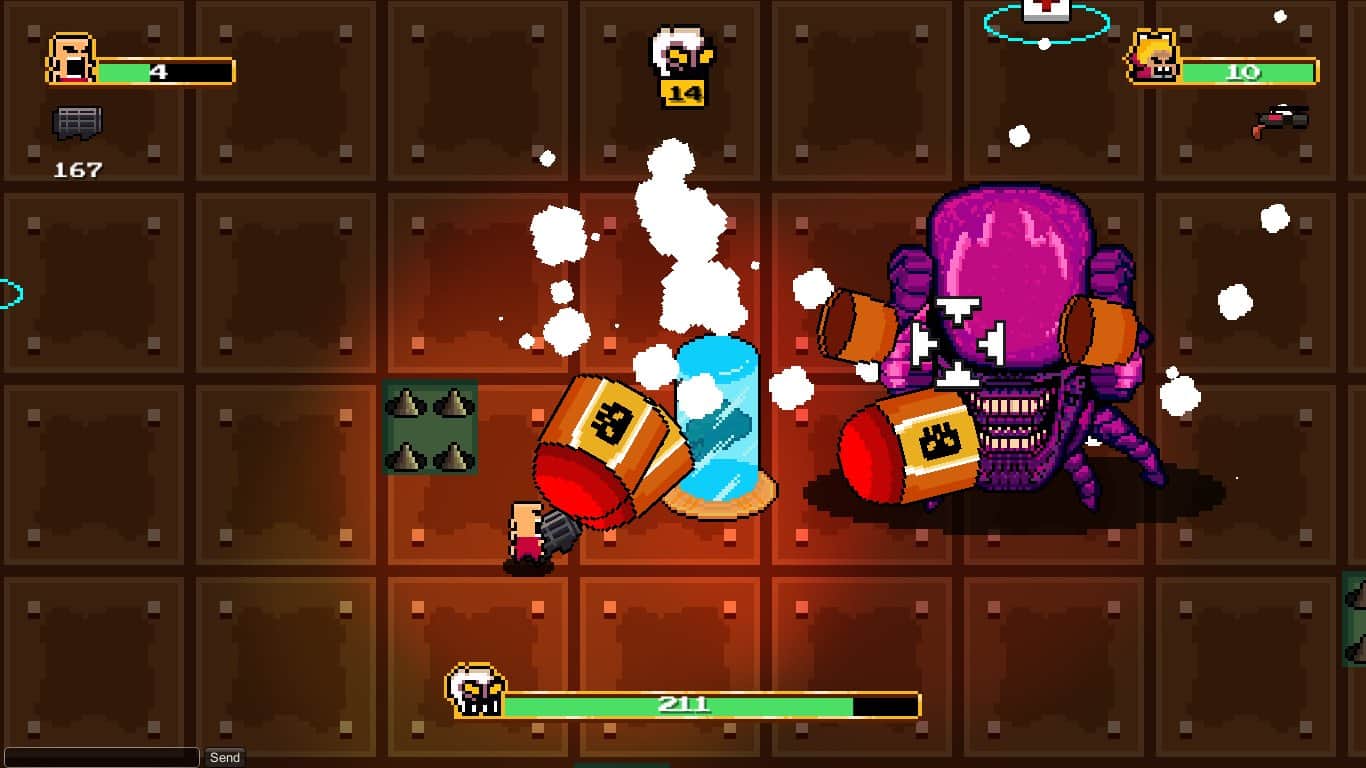Click inside the chat input field

(100, 757)
